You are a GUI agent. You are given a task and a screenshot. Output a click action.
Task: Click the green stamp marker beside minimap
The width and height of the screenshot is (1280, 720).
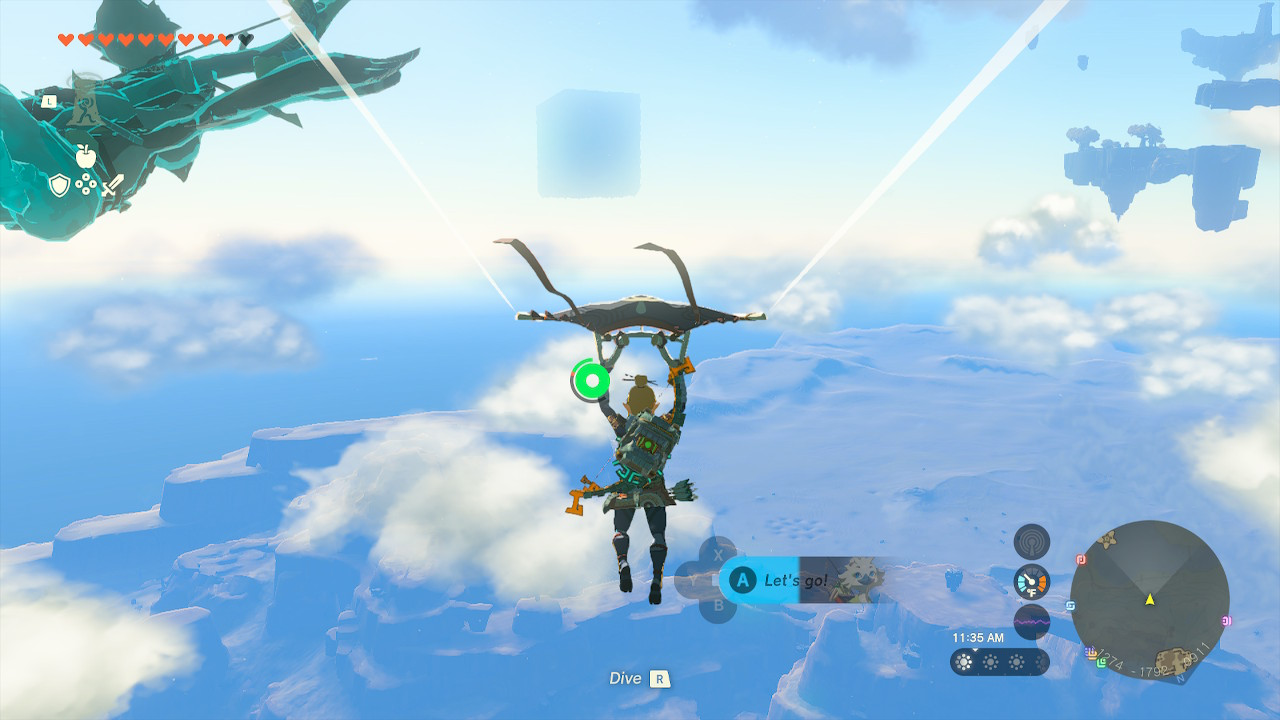1101,662
